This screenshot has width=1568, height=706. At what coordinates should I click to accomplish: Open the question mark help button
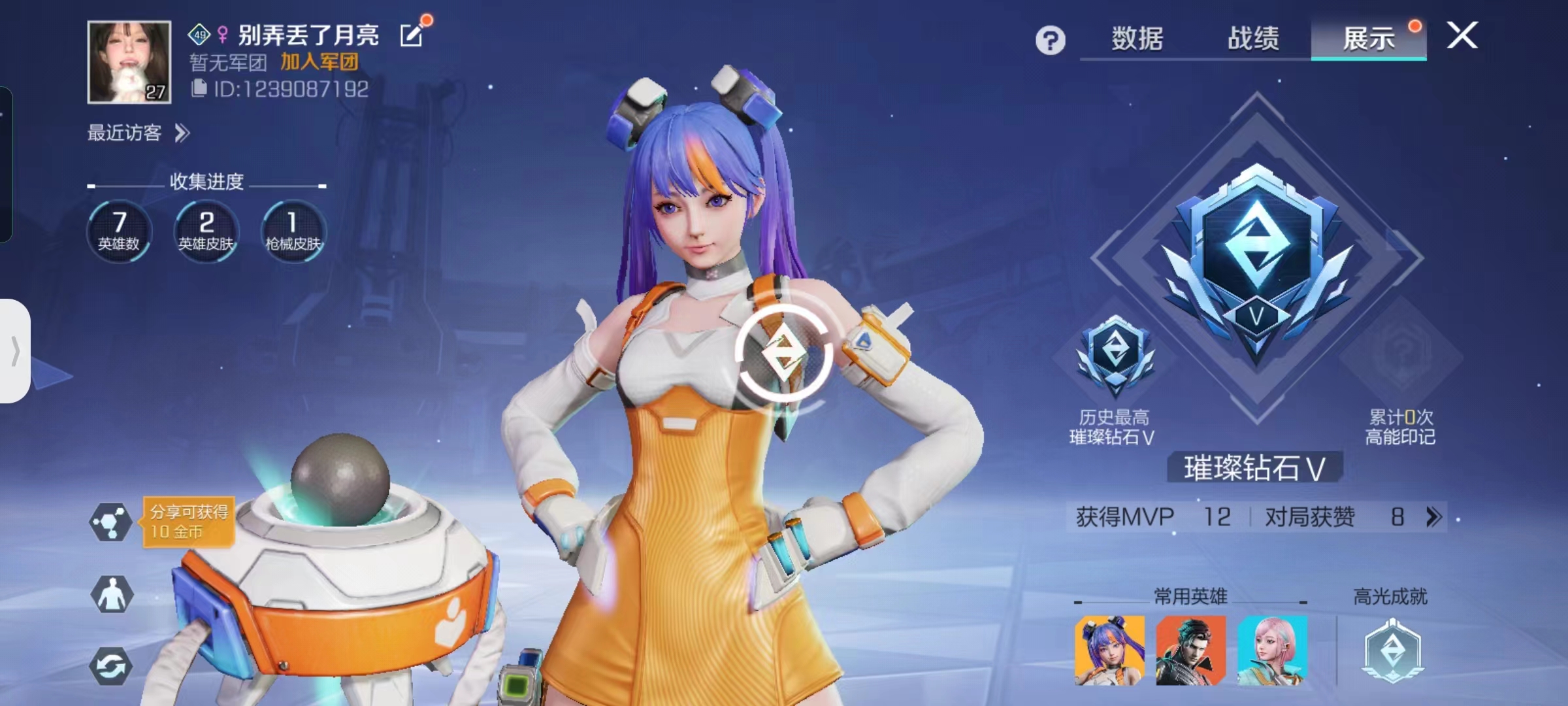[x=1050, y=41]
